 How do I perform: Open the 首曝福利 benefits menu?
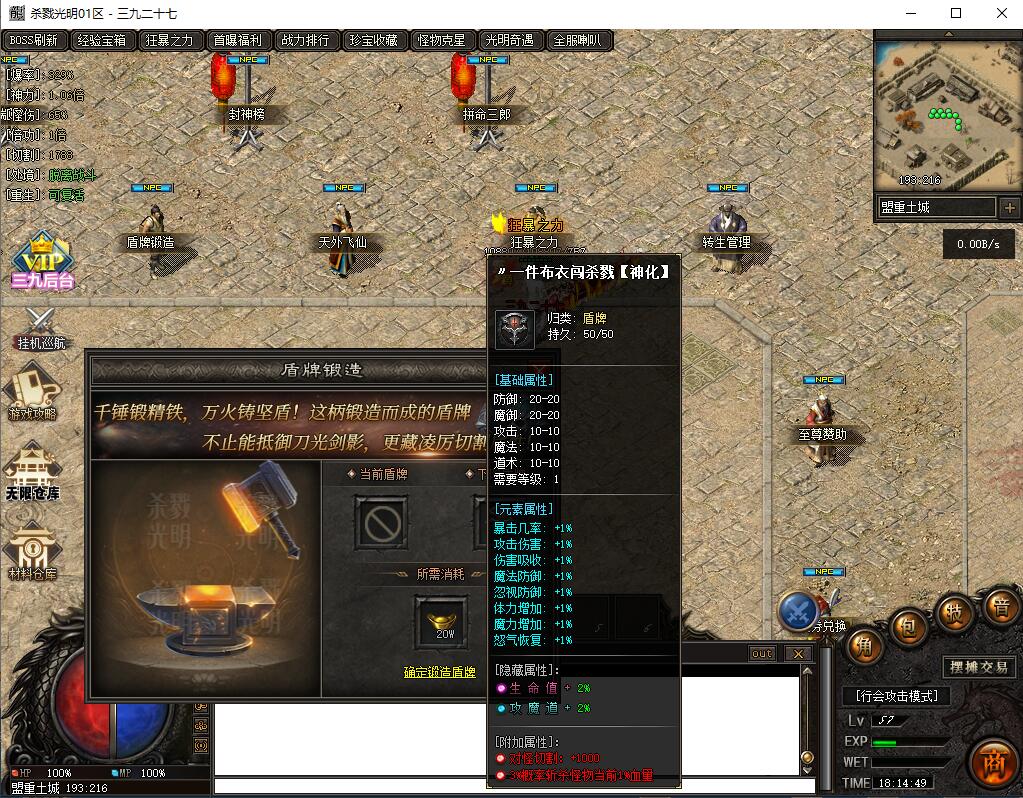pos(237,41)
